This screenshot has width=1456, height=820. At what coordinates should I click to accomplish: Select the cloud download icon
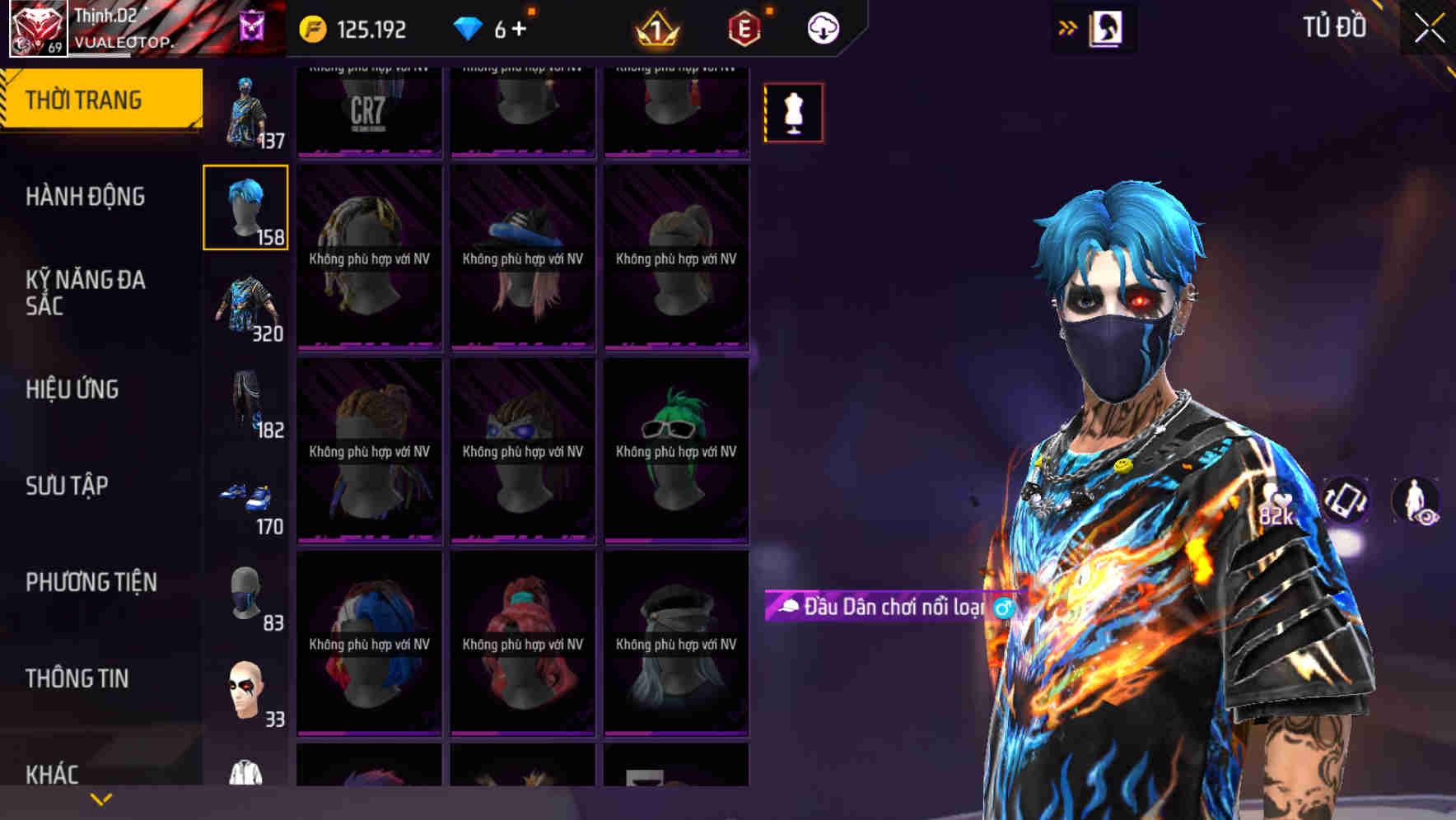click(x=824, y=27)
